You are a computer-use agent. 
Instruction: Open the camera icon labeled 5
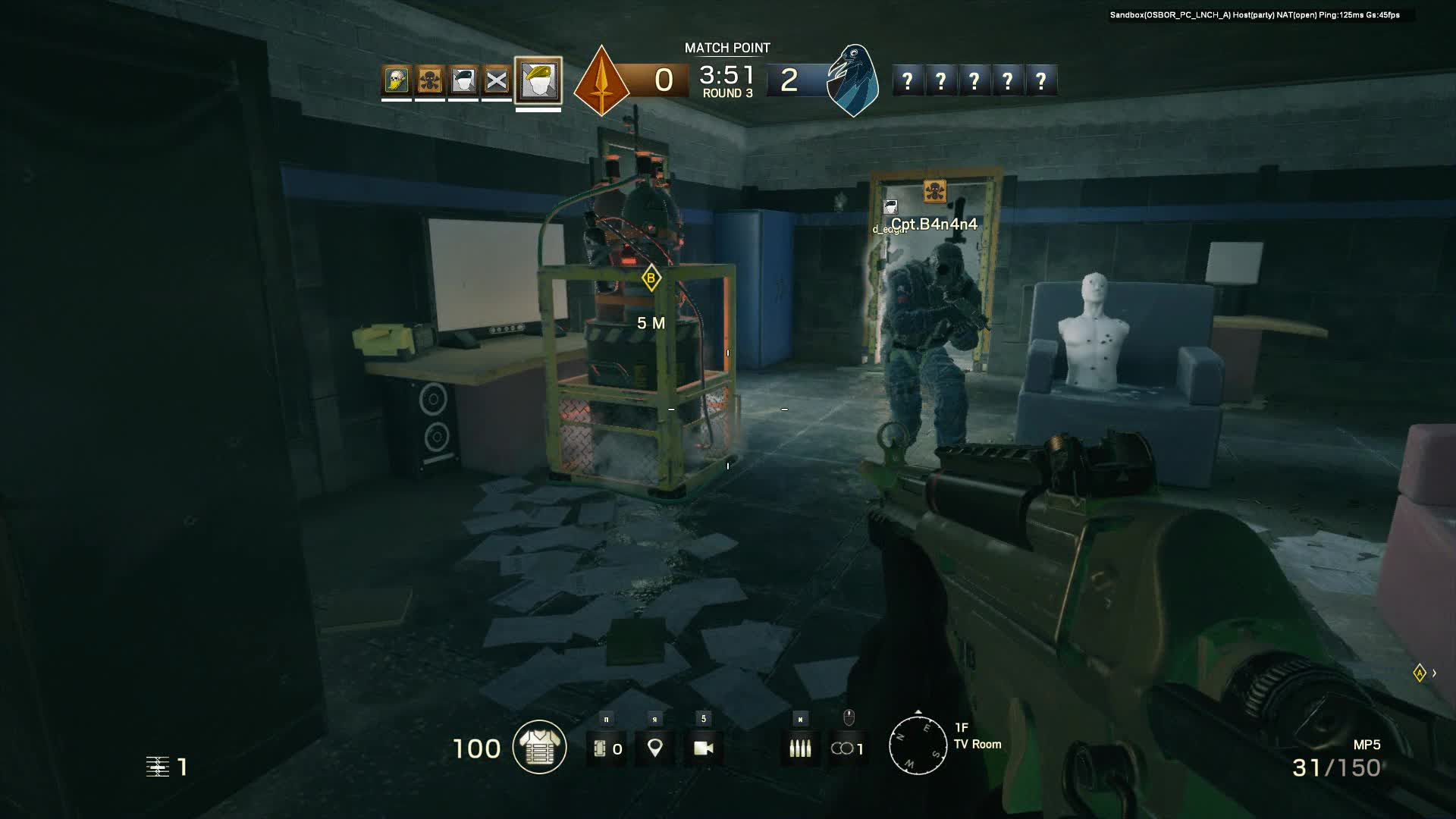tap(705, 749)
